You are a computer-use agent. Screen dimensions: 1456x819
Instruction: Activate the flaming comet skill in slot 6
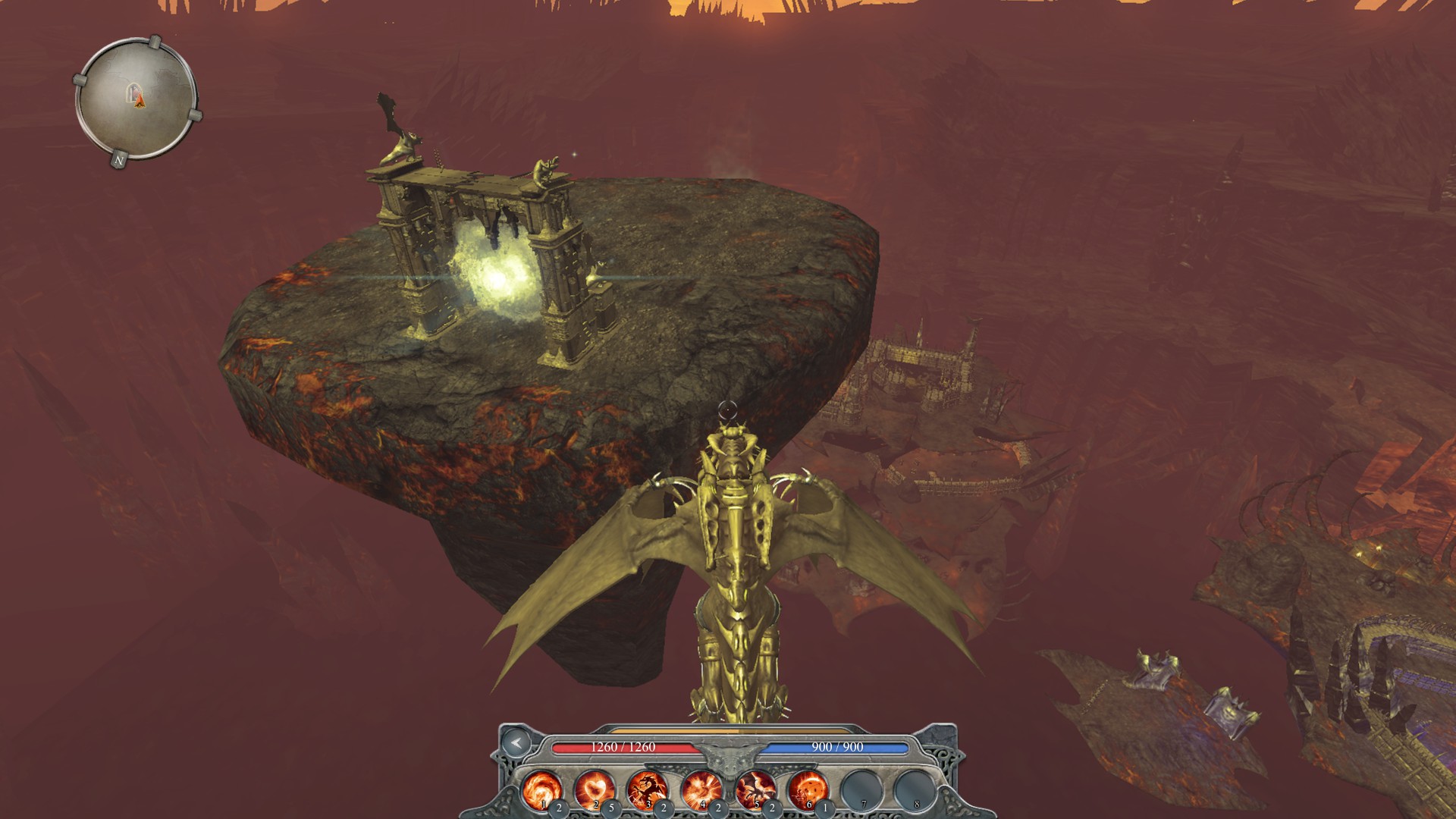point(810,791)
